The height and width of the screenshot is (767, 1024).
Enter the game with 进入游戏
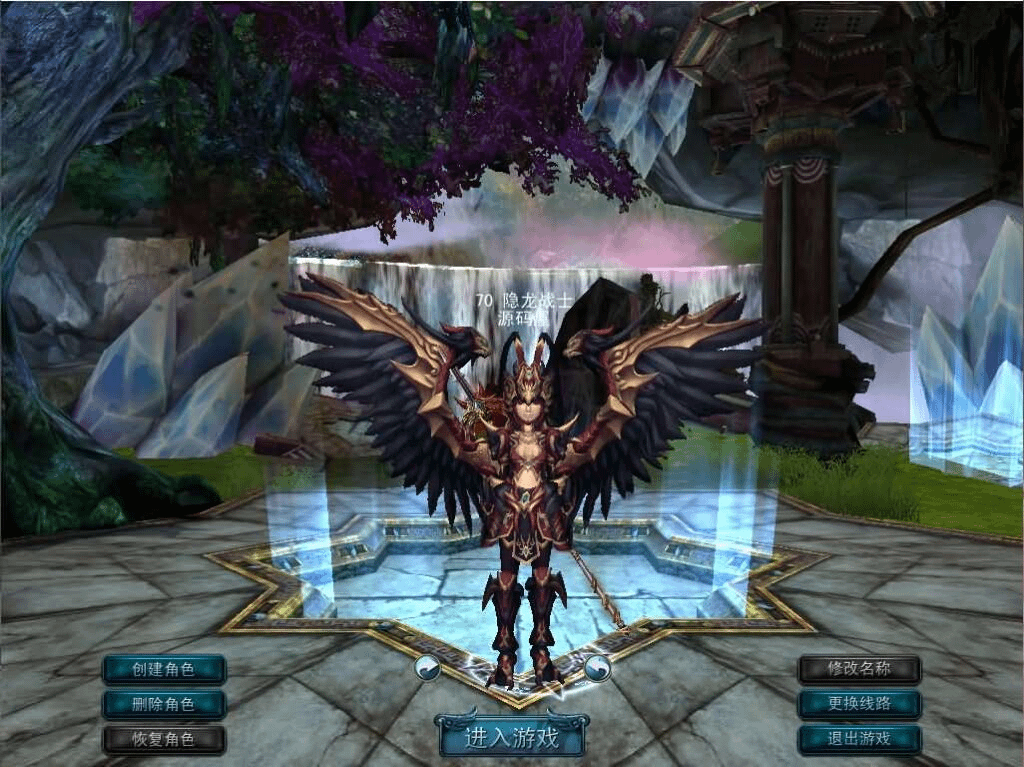pyautogui.click(x=511, y=737)
